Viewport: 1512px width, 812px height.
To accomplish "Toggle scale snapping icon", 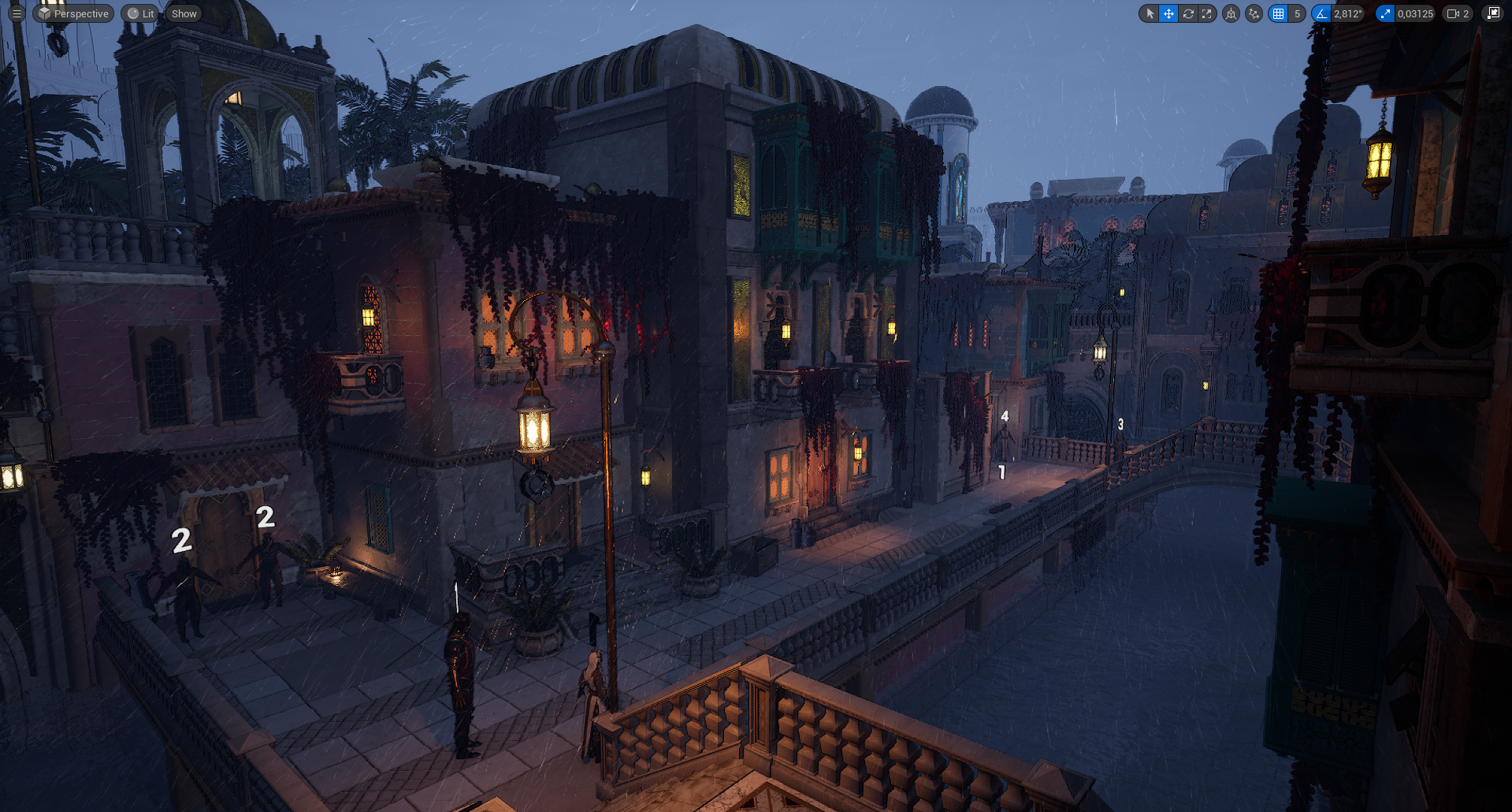I will 1385,13.
